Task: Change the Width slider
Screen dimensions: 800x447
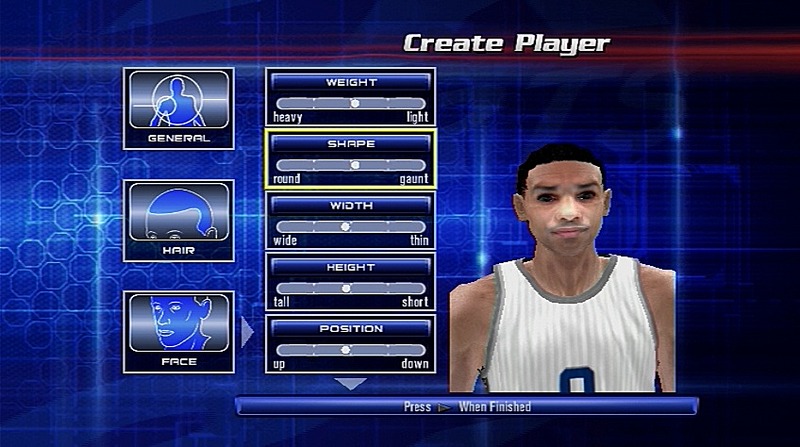Action: 350,227
